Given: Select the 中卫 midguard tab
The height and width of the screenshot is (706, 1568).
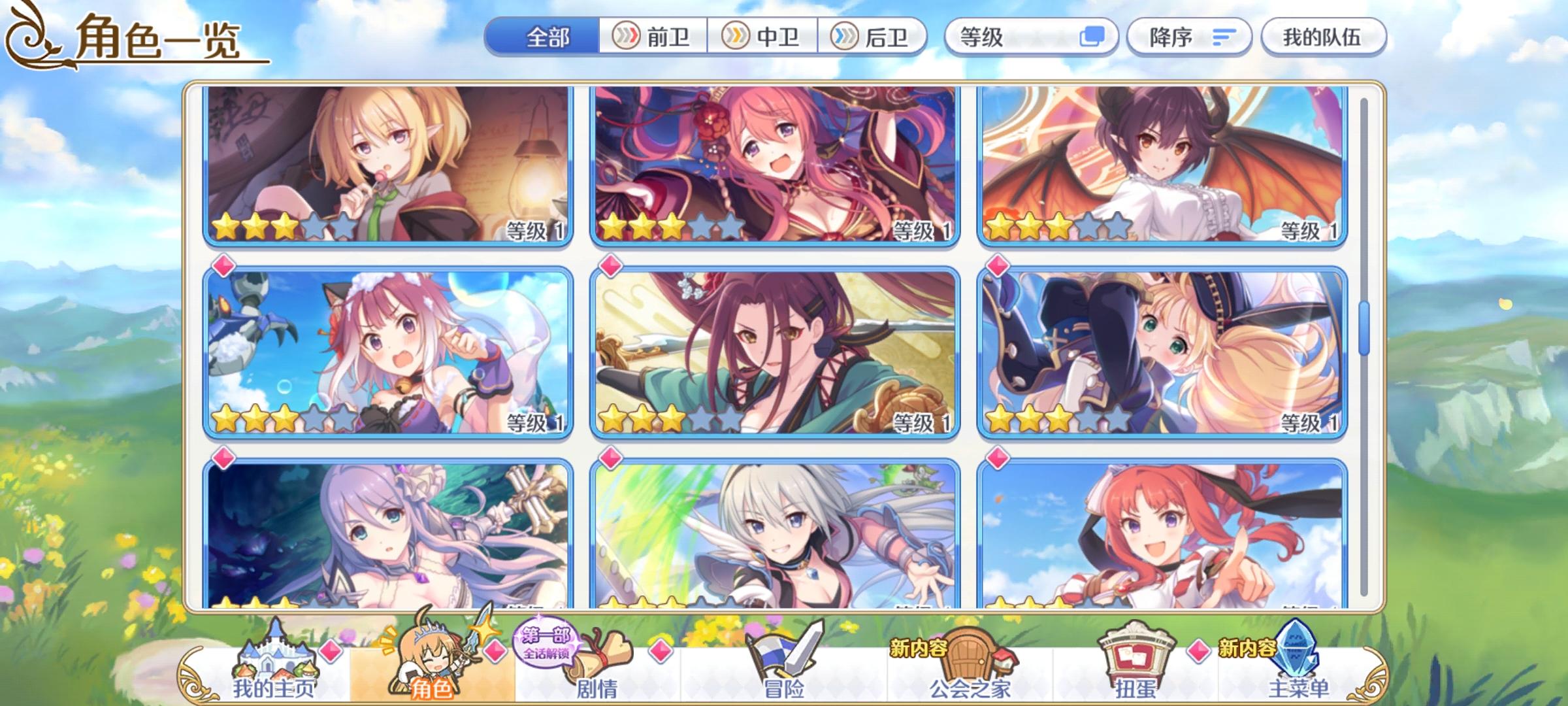Looking at the screenshot, I should [764, 37].
